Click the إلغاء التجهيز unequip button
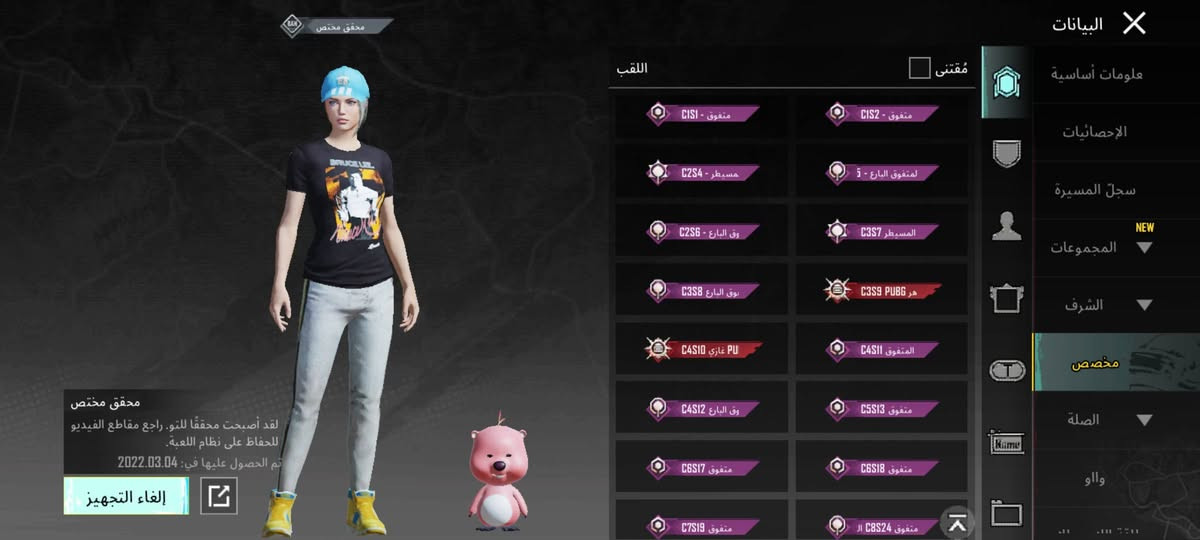The height and width of the screenshot is (540, 1200). (126, 496)
